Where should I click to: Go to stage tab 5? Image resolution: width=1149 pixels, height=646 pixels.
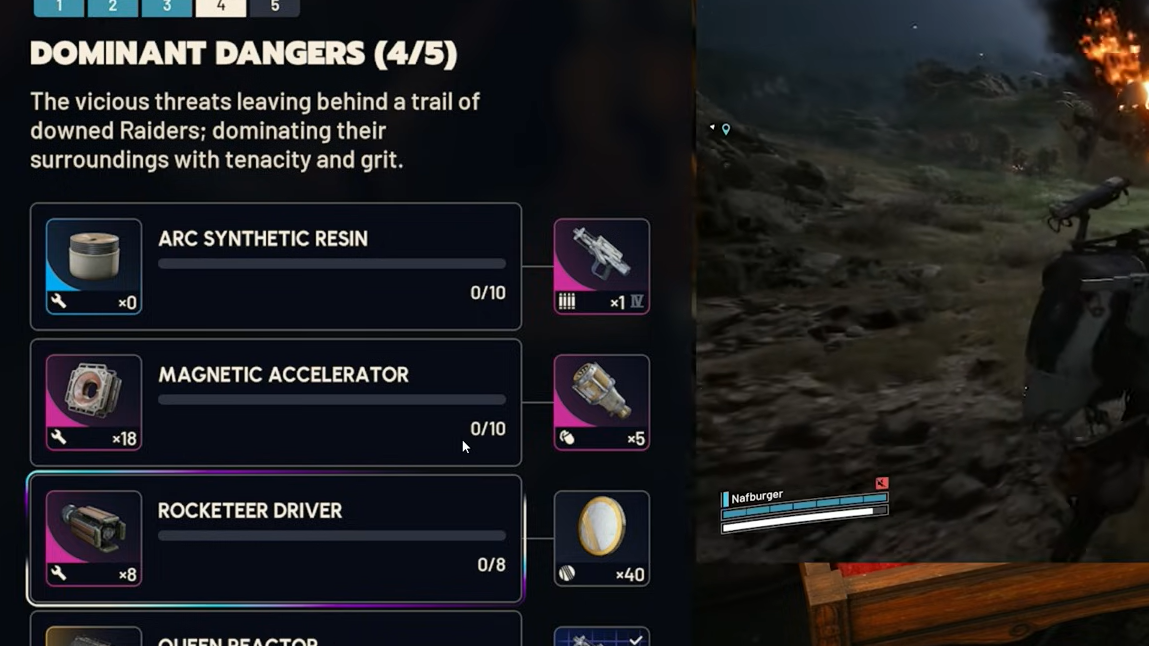pos(274,7)
